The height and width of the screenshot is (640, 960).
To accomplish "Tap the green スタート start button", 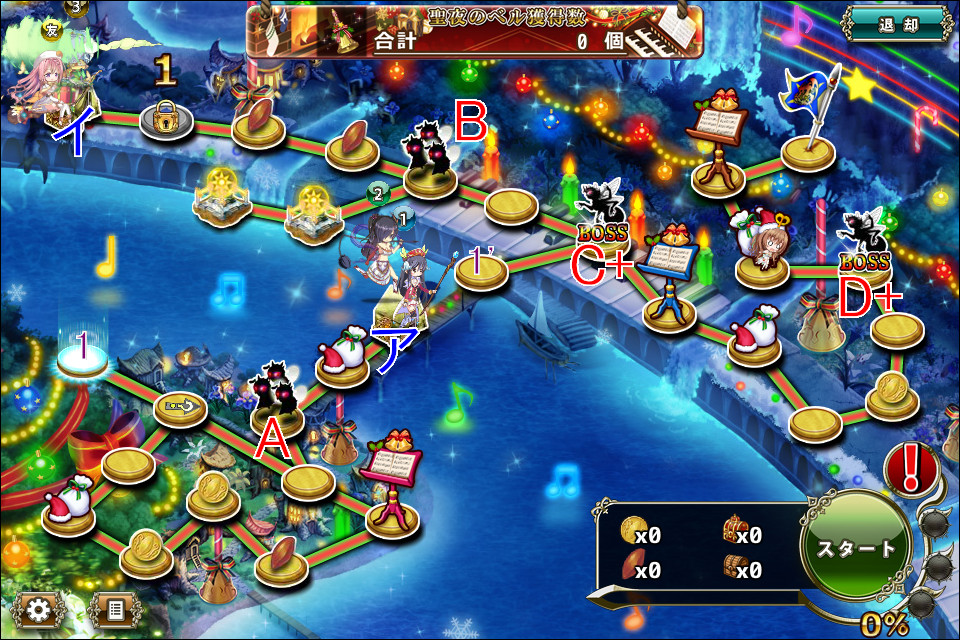I will tap(856, 548).
